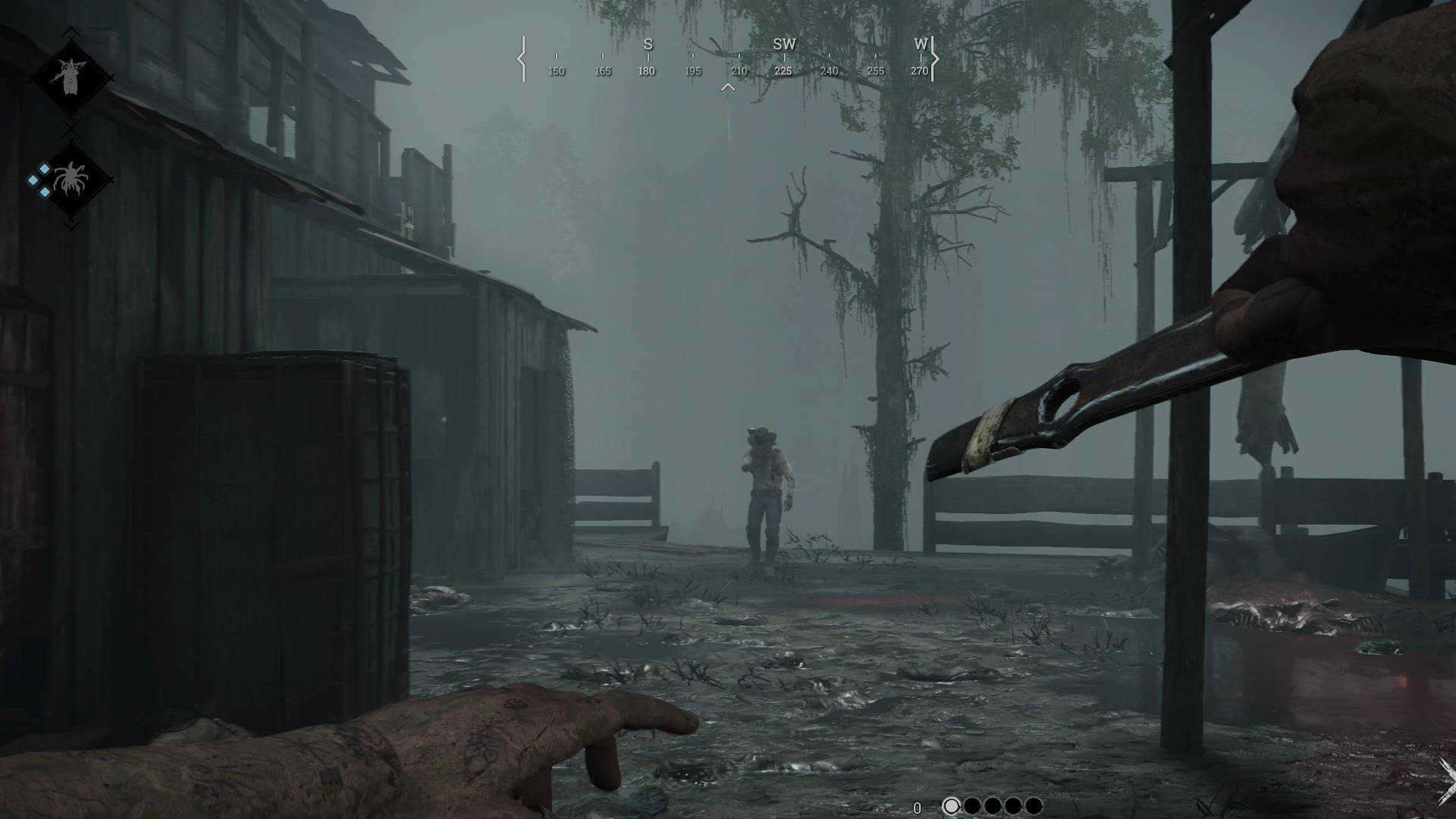Screen dimensions: 1456x819
Task: Select the 270 compass tick label
Action: pos(918,71)
